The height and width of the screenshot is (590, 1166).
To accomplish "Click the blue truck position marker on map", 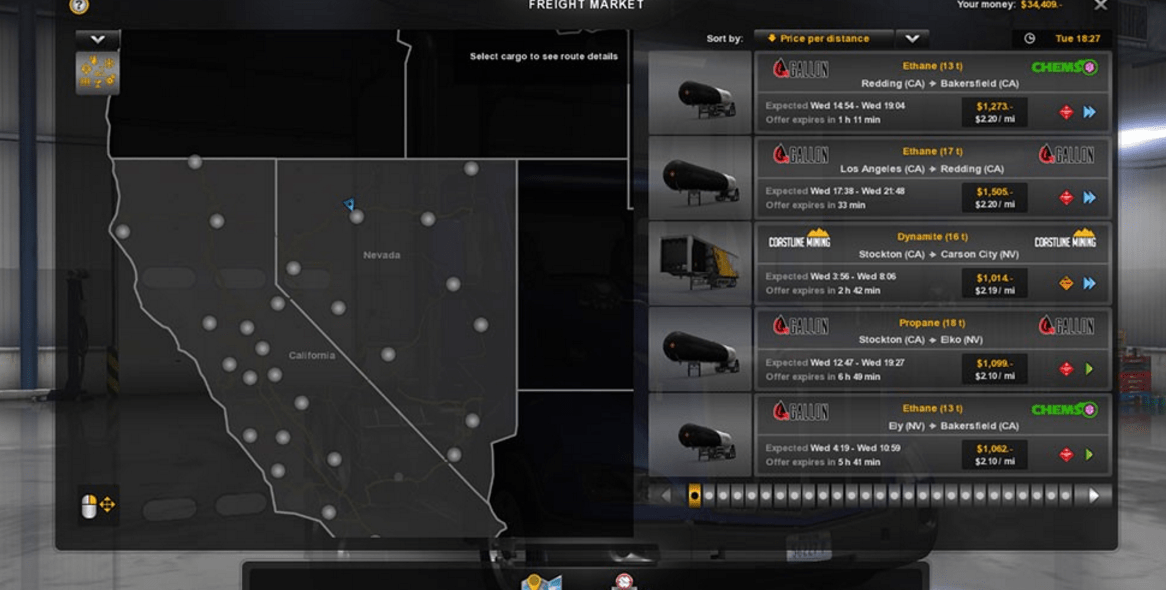I will point(349,205).
